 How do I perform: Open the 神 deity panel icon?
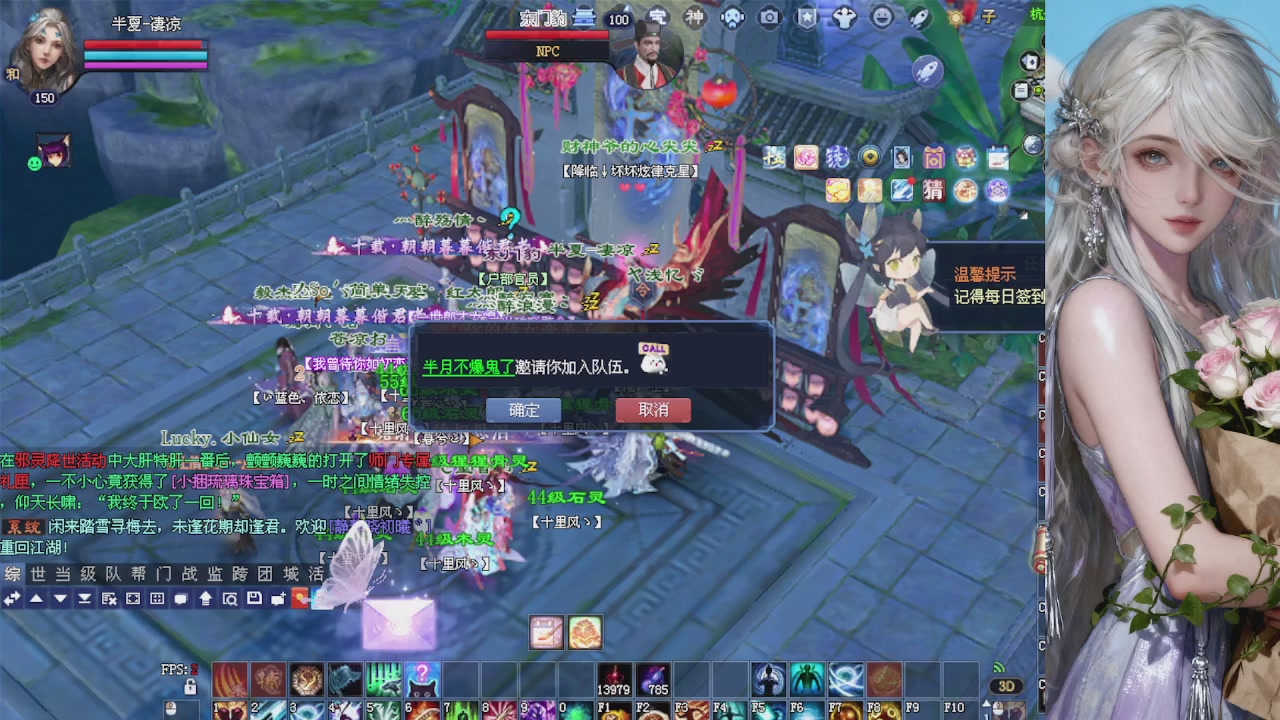(x=694, y=17)
